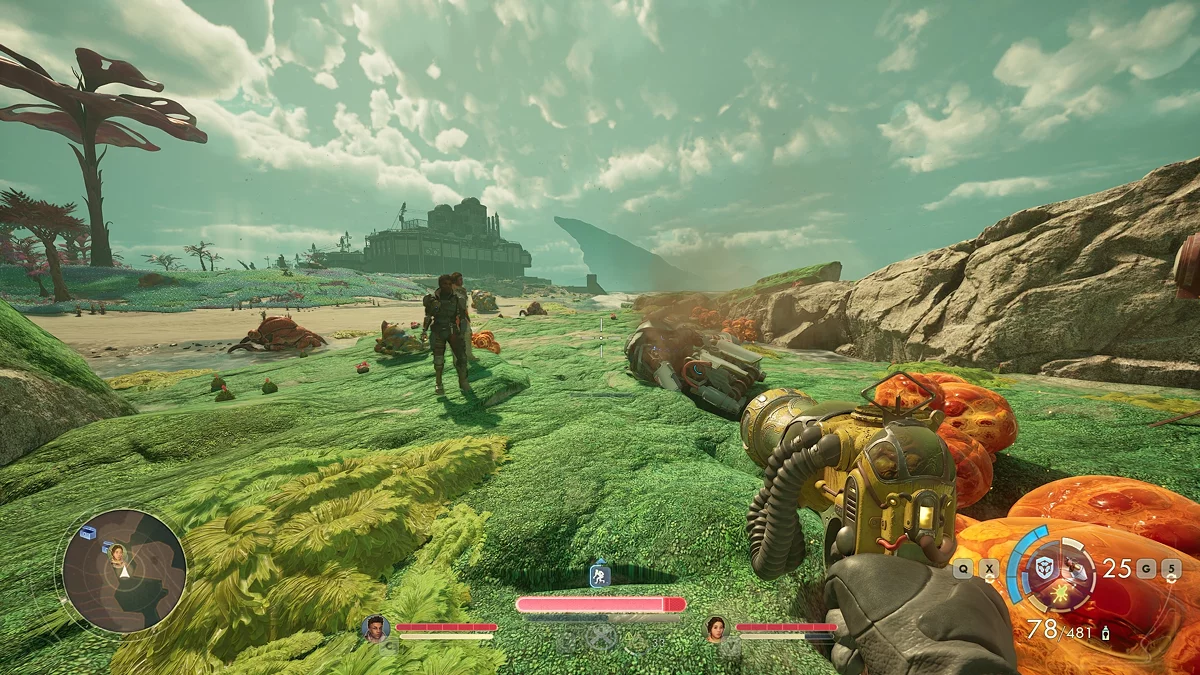
Task: Click the running figure status icon
Action: (599, 575)
